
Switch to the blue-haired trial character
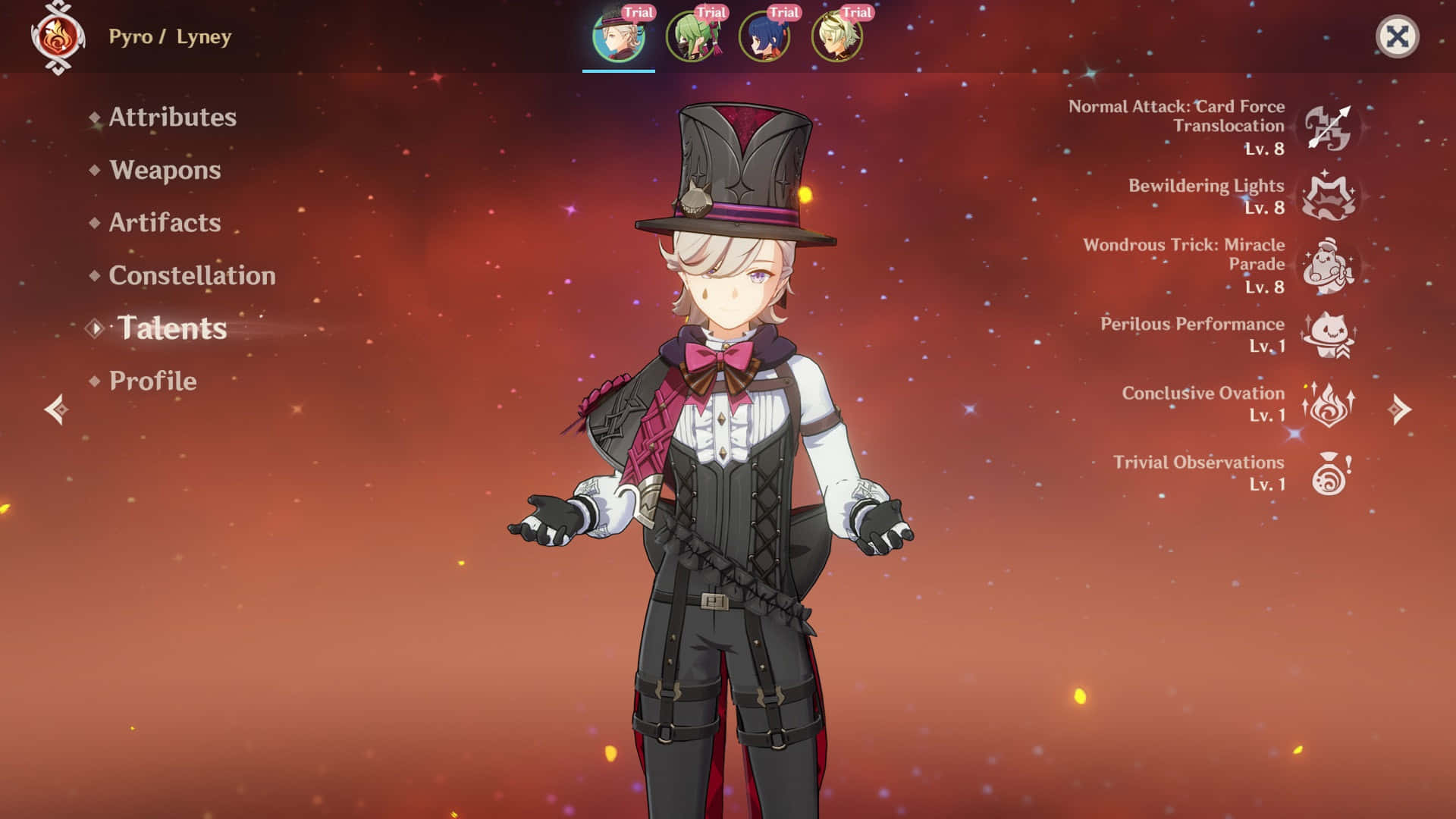pos(764,36)
